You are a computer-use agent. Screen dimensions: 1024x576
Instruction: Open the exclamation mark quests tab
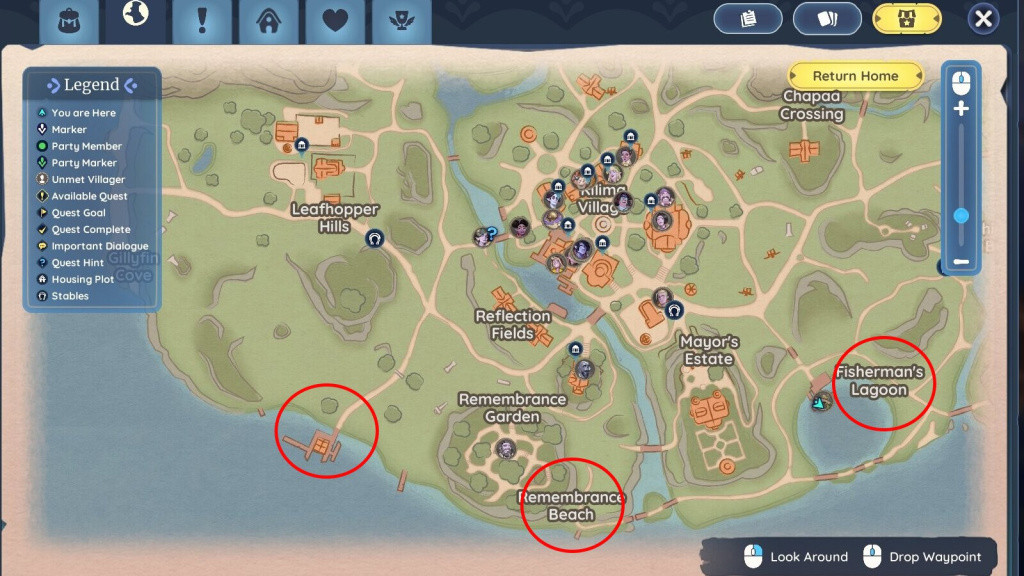point(202,21)
